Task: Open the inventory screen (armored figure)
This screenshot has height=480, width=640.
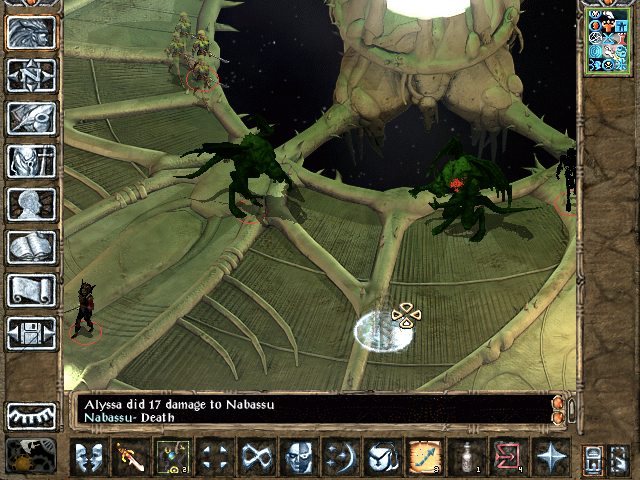Action: [31, 161]
